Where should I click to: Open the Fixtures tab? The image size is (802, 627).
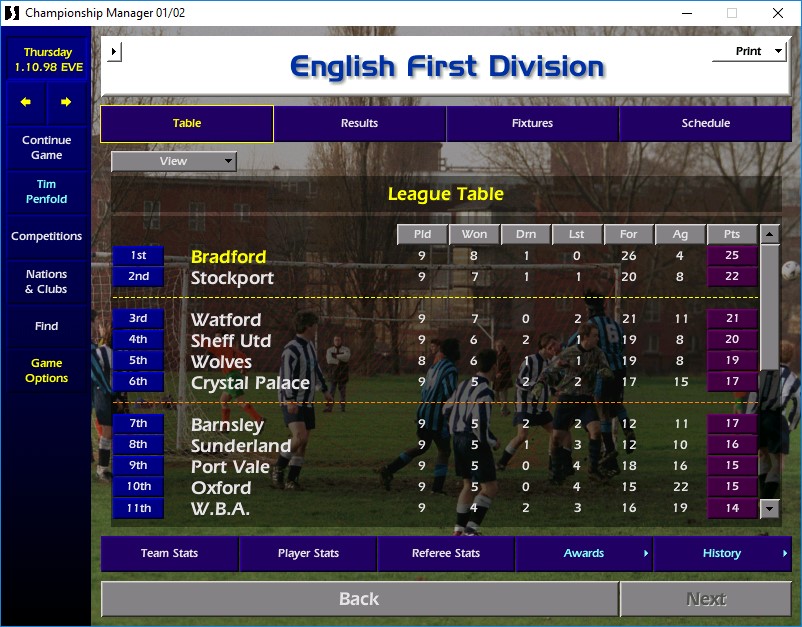pyautogui.click(x=532, y=124)
